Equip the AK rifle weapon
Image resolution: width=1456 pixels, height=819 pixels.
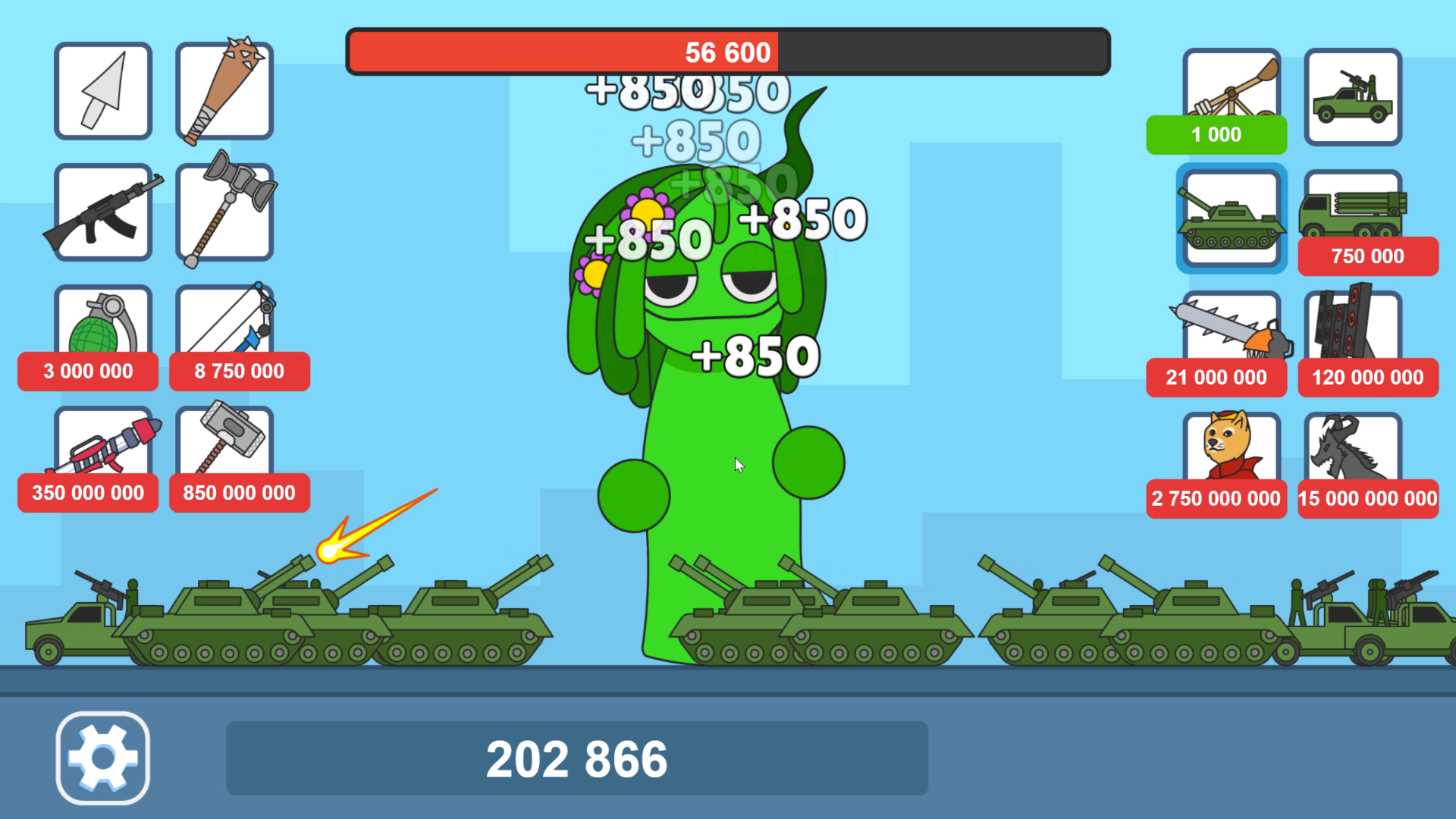click(x=103, y=213)
